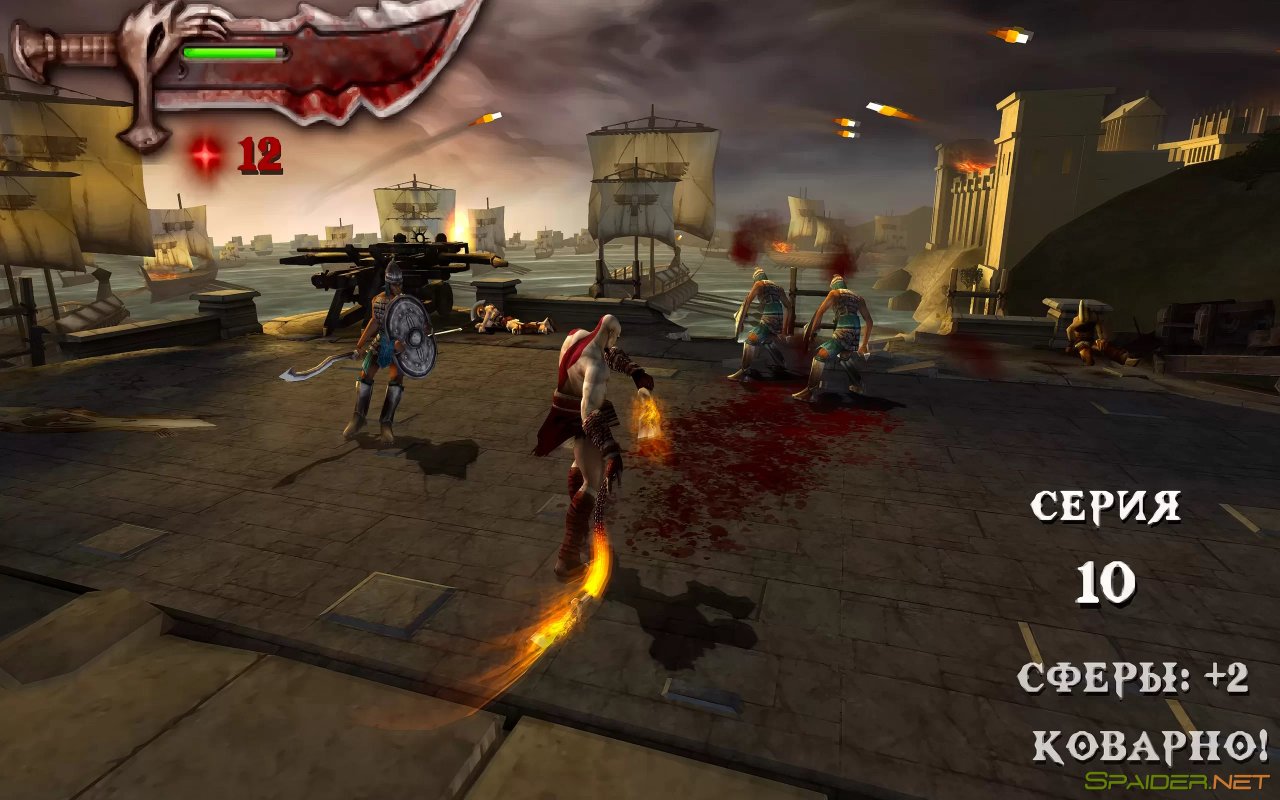The width and height of the screenshot is (1280, 800).
Task: Click the СЕРИЯ combo label
Action: [1105, 505]
